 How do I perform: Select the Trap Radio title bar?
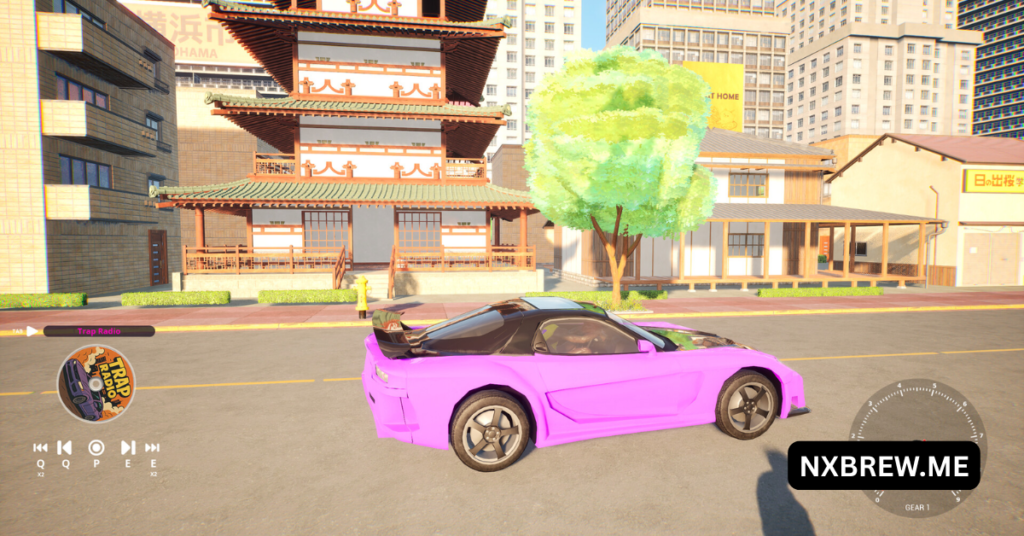tap(98, 331)
